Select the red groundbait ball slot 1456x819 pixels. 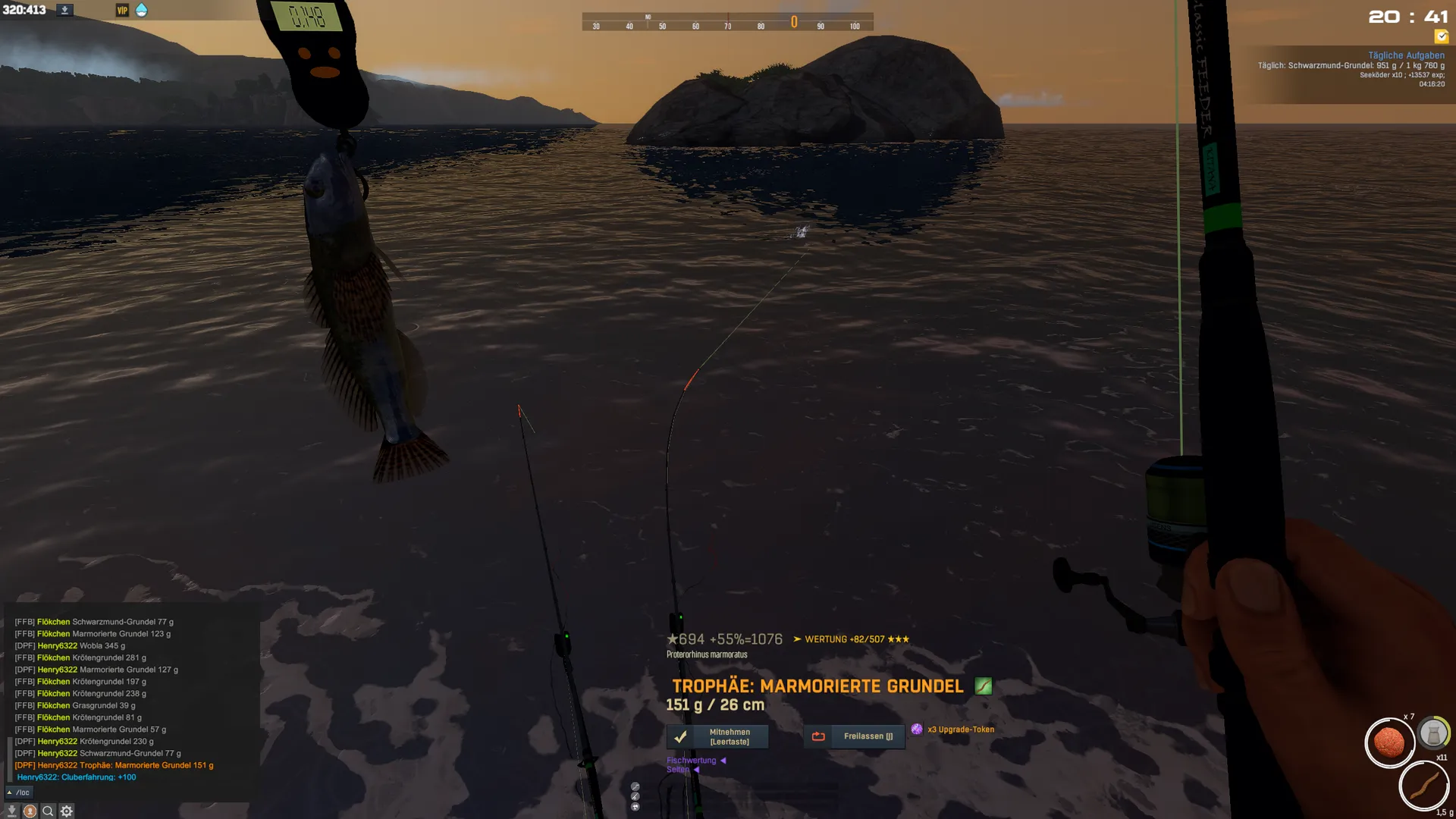tap(1389, 742)
